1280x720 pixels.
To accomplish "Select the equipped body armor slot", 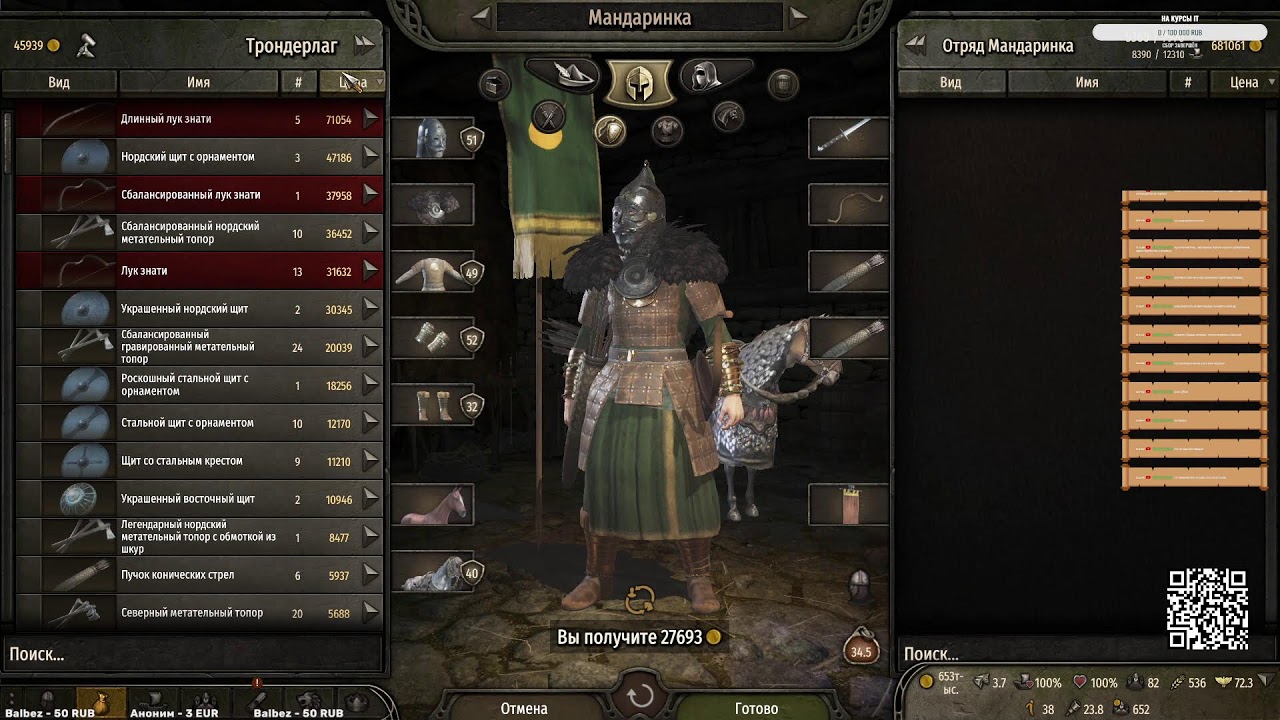I will tap(432, 272).
